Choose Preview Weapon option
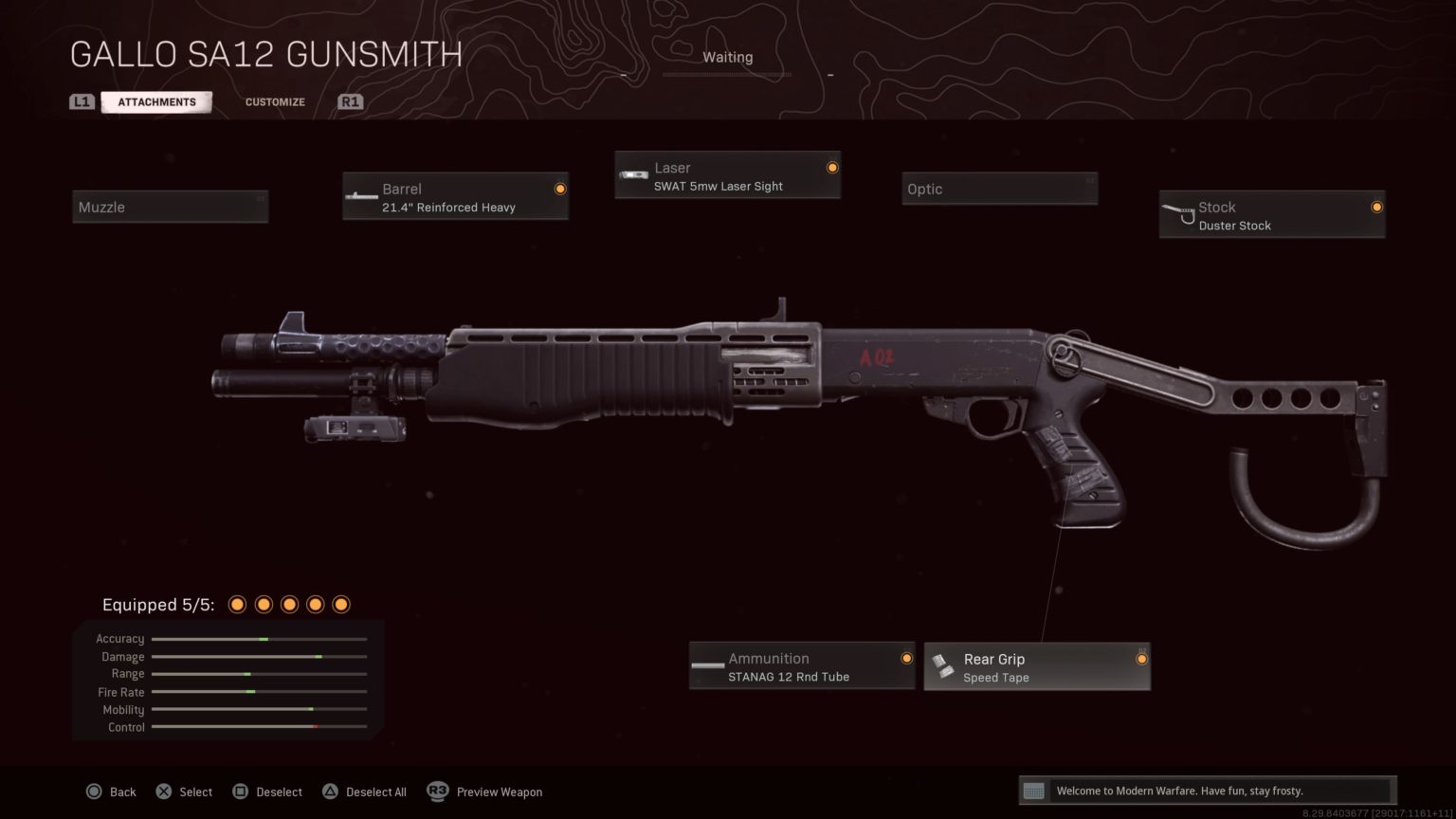This screenshot has height=819, width=1456. [x=499, y=792]
